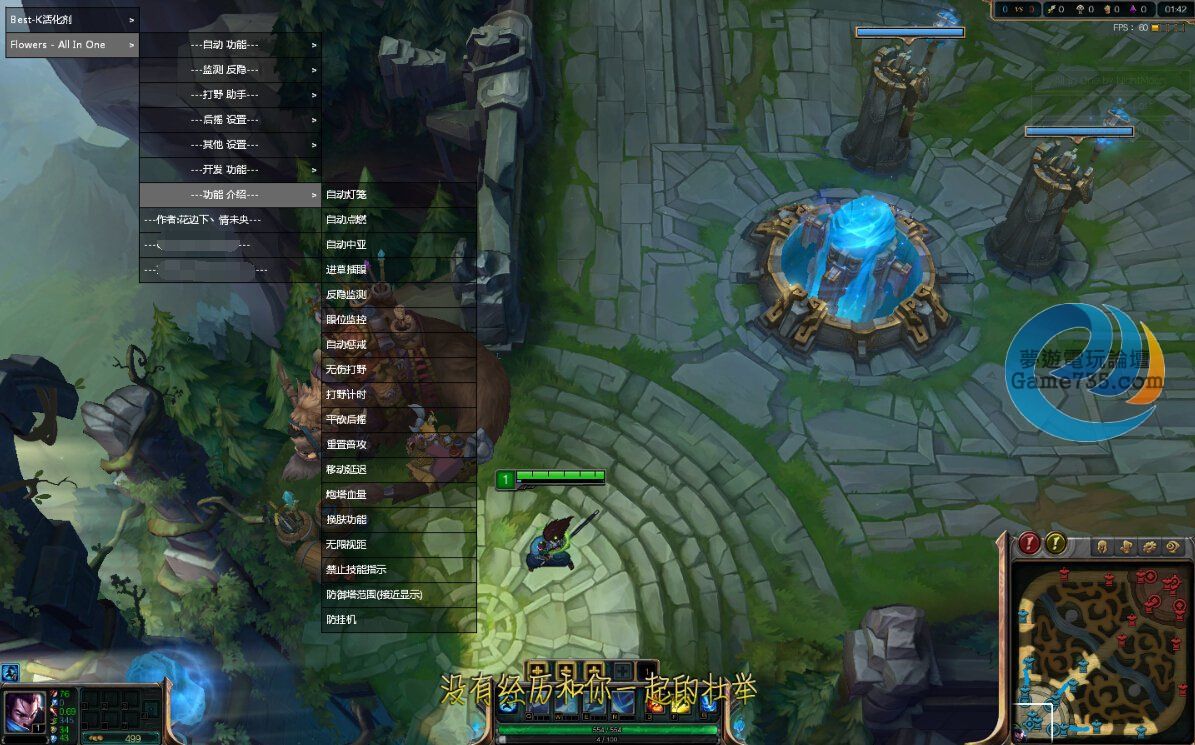
Task: Expand the 监测 反隐 submenu
Action: [x=230, y=70]
